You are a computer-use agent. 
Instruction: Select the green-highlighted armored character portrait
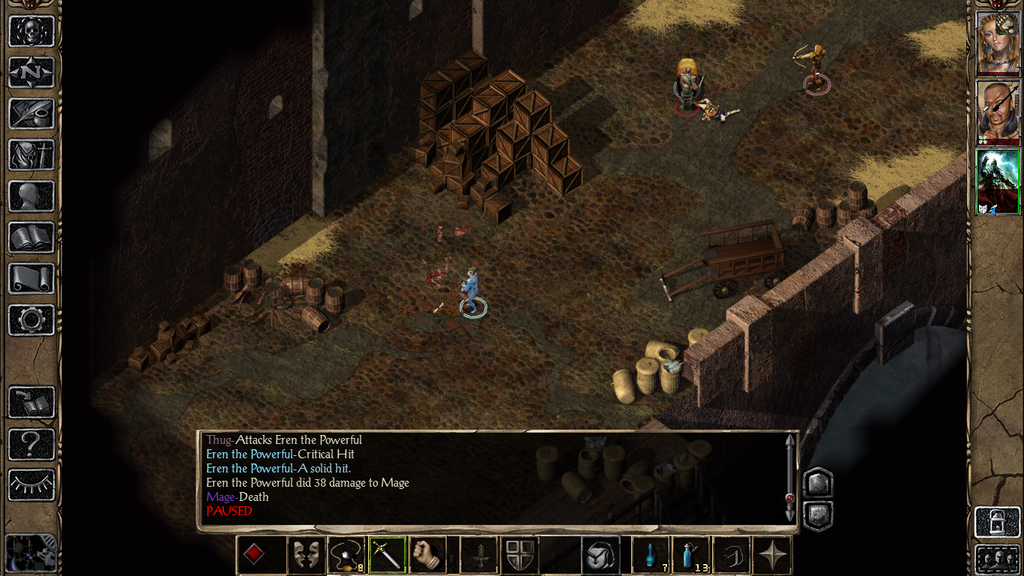pyautogui.click(x=998, y=181)
